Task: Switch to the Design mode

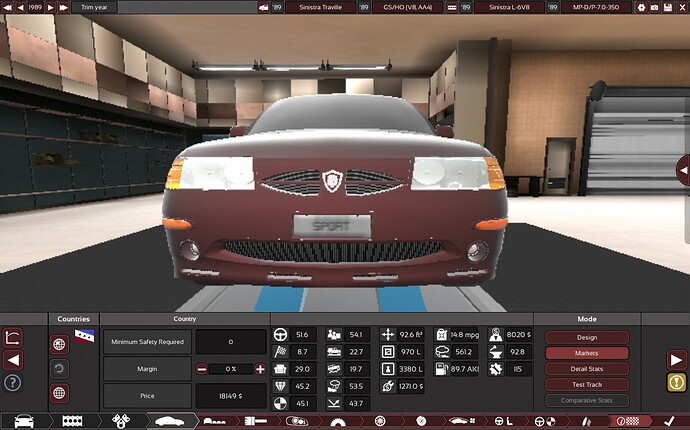Action: pos(587,337)
